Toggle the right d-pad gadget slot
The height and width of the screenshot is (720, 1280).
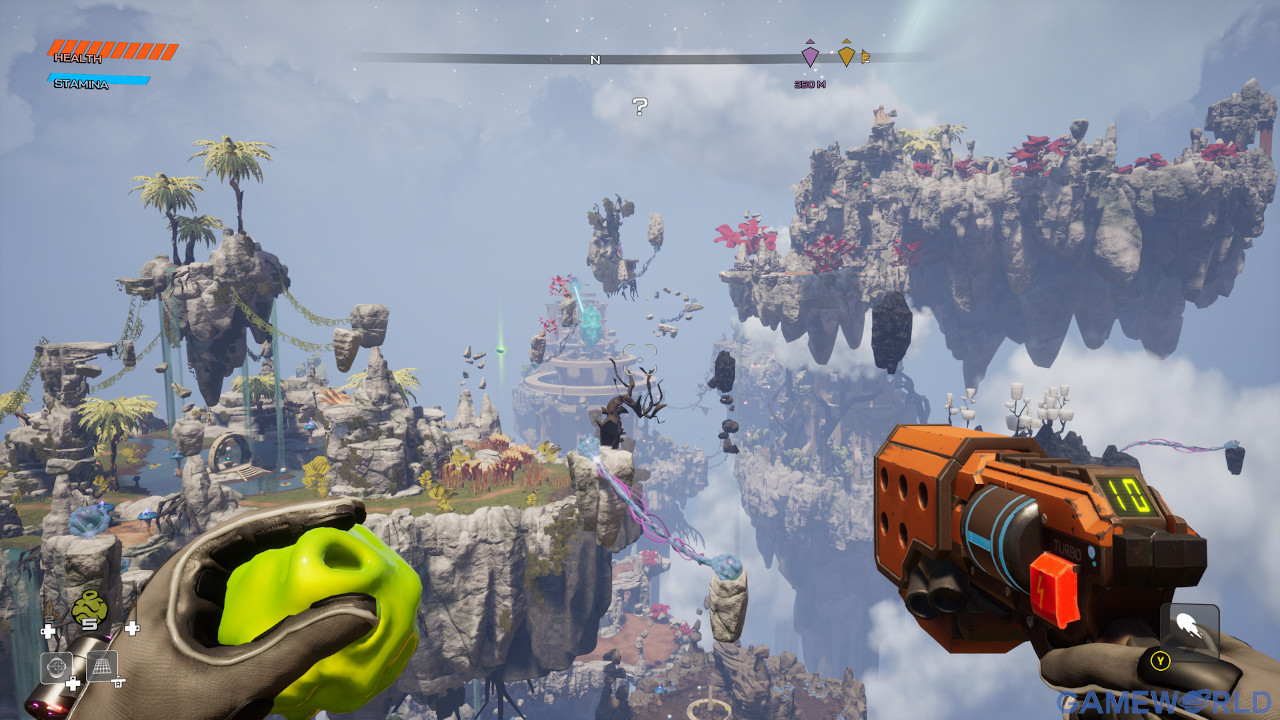[x=131, y=628]
